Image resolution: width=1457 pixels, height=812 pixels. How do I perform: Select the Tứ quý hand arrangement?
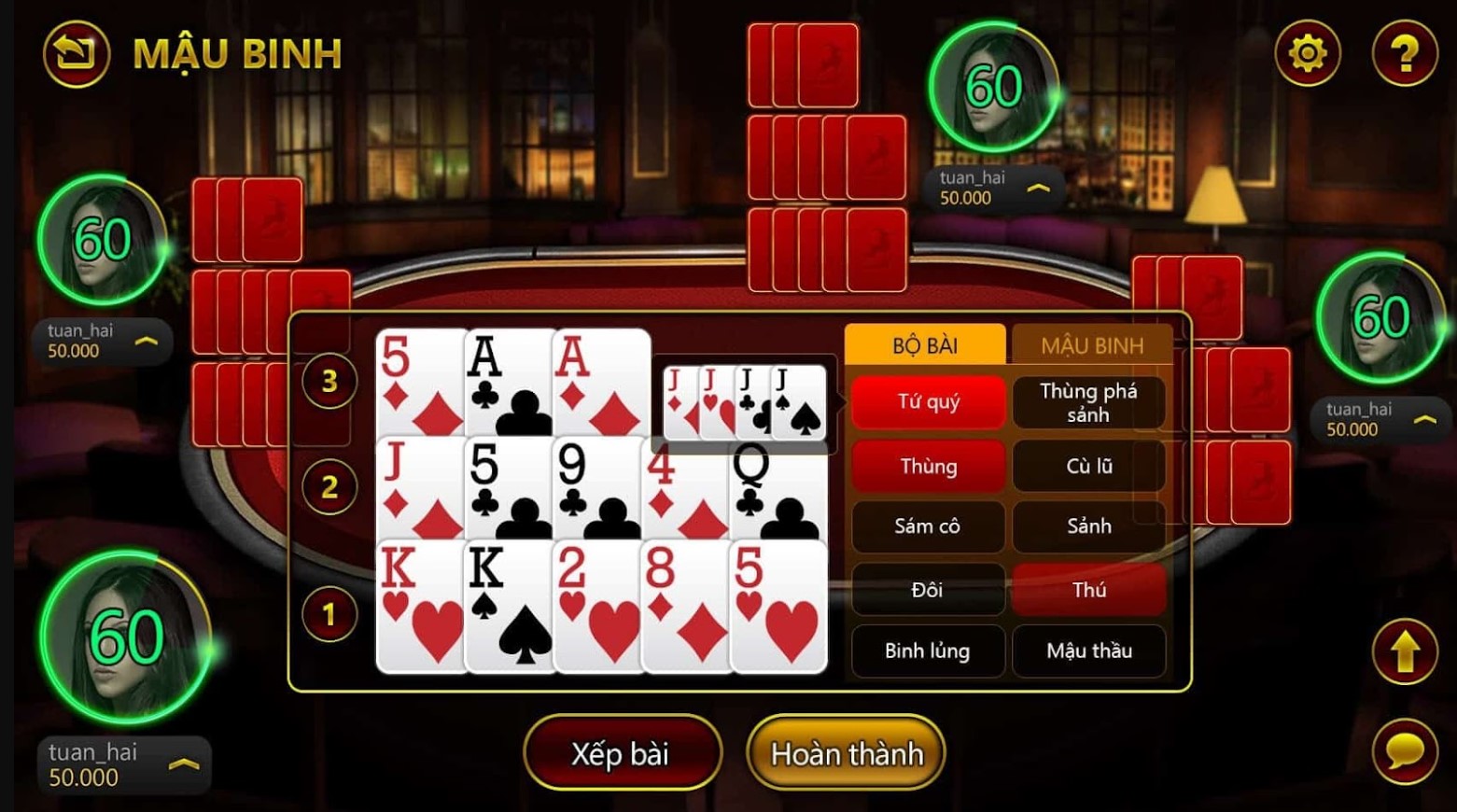pyautogui.click(x=928, y=402)
